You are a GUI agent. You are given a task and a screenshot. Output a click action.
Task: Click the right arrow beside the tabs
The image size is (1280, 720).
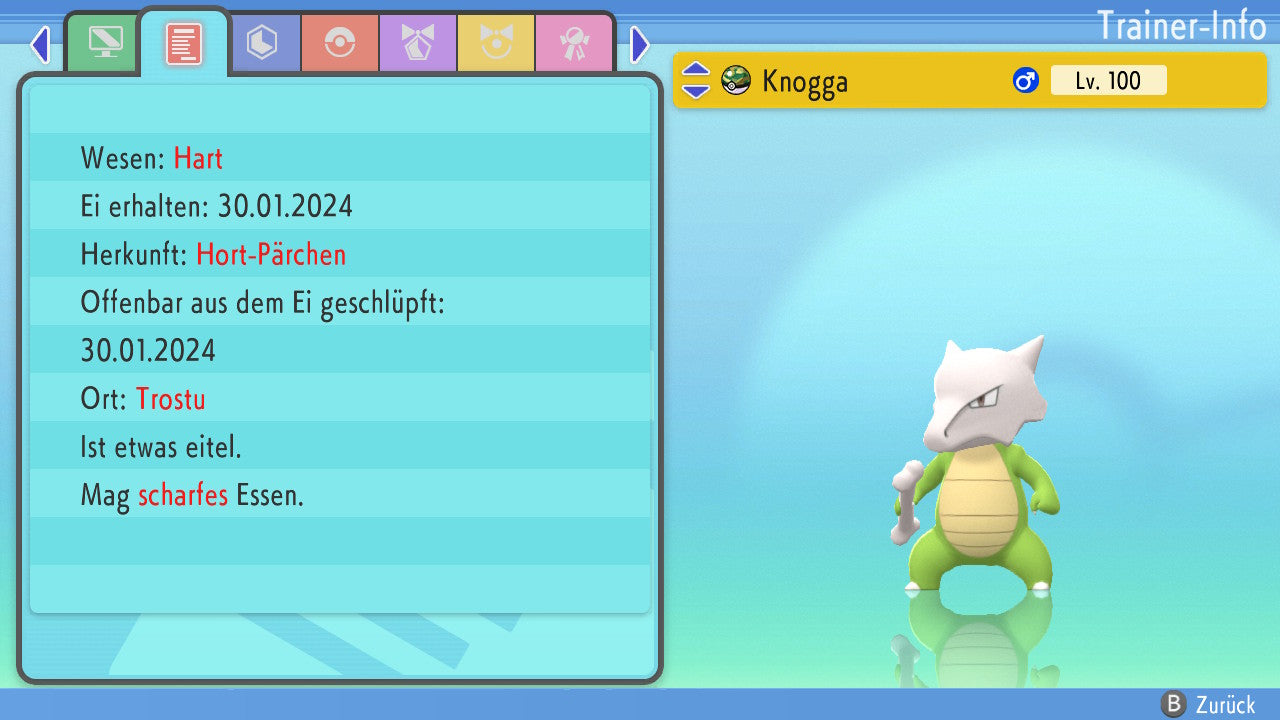(x=640, y=44)
